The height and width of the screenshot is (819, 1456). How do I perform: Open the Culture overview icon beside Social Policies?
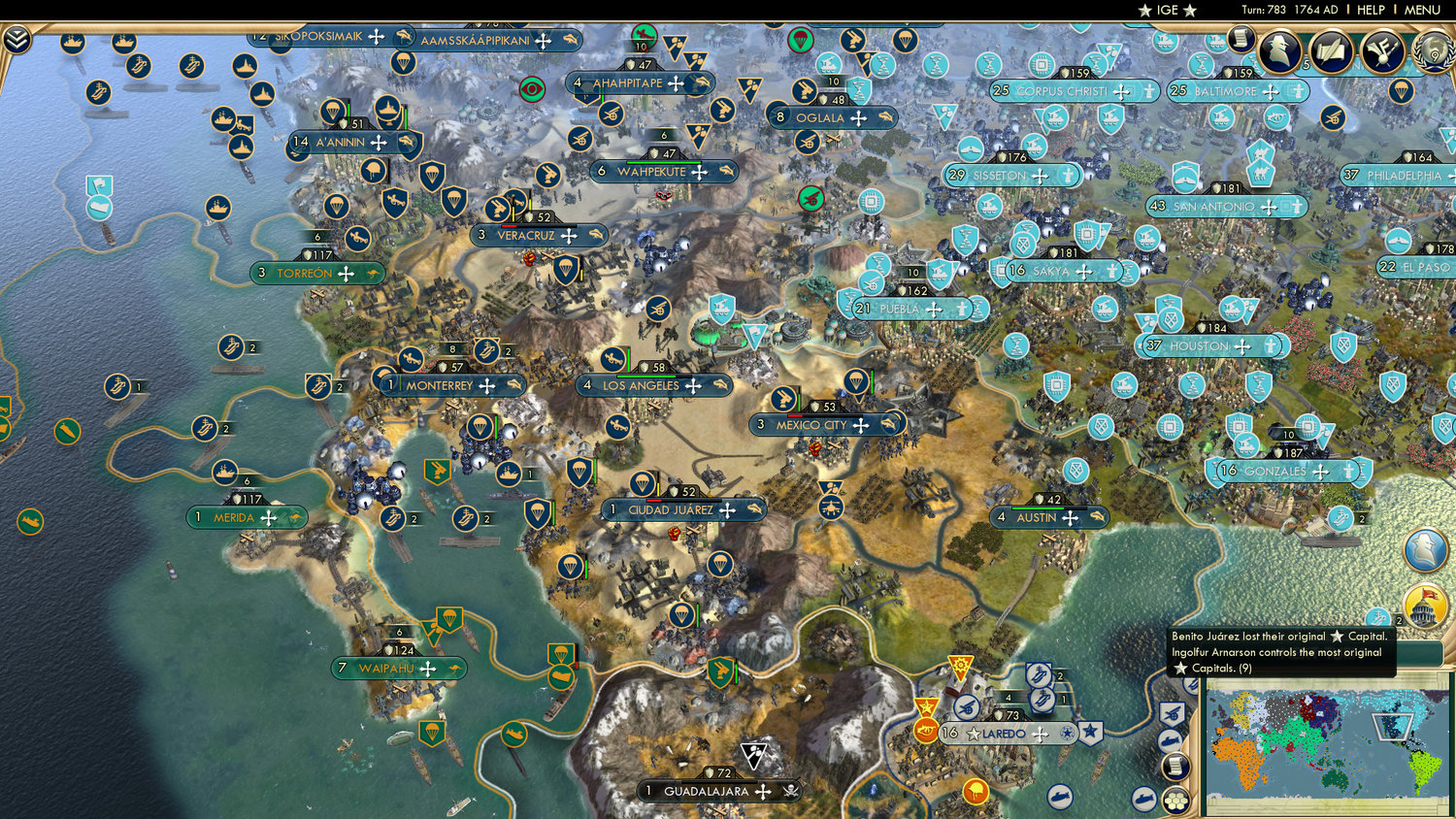[x=1383, y=50]
